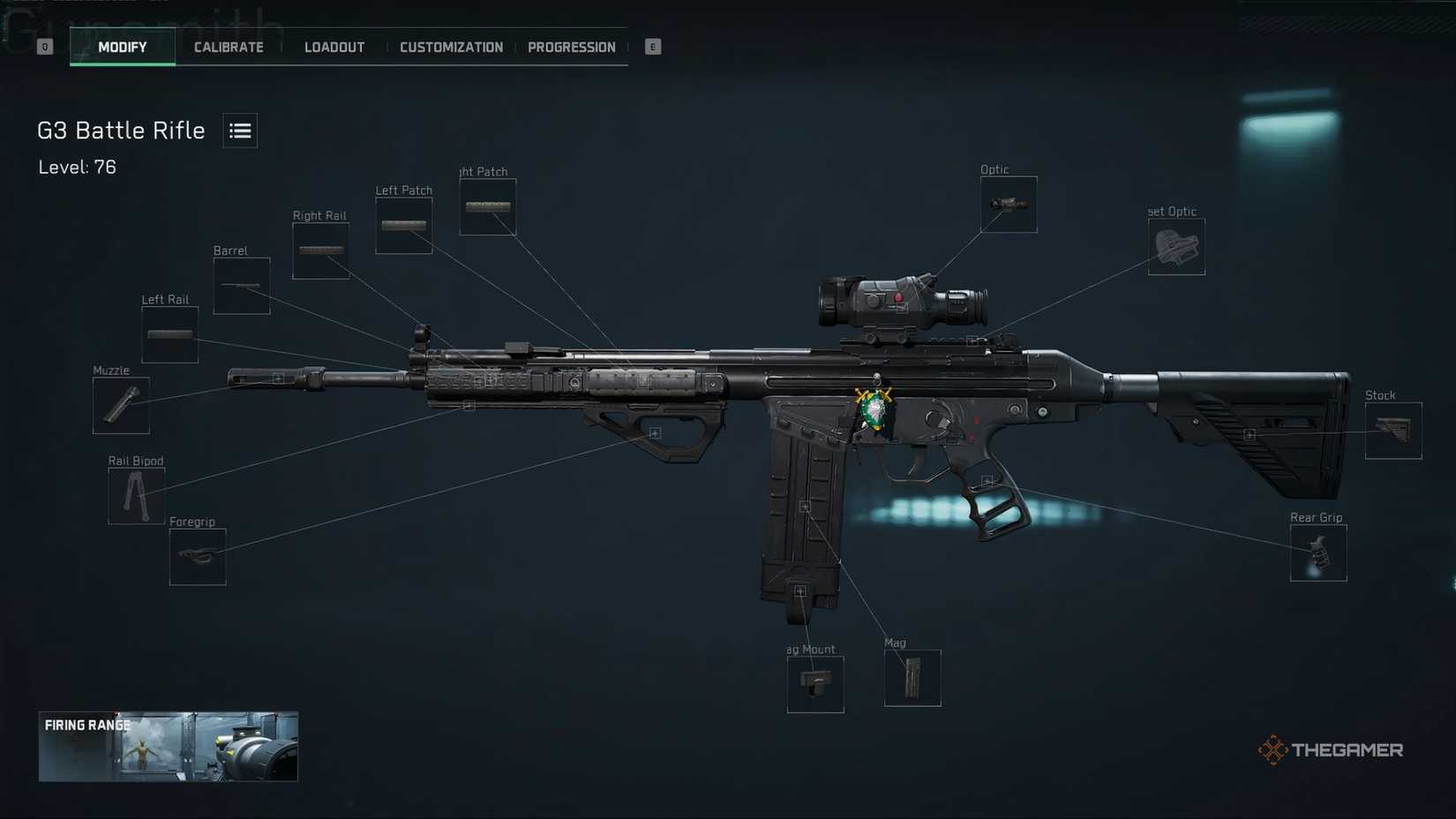
Task: Select the Stock attachment slot
Action: coord(1393,431)
